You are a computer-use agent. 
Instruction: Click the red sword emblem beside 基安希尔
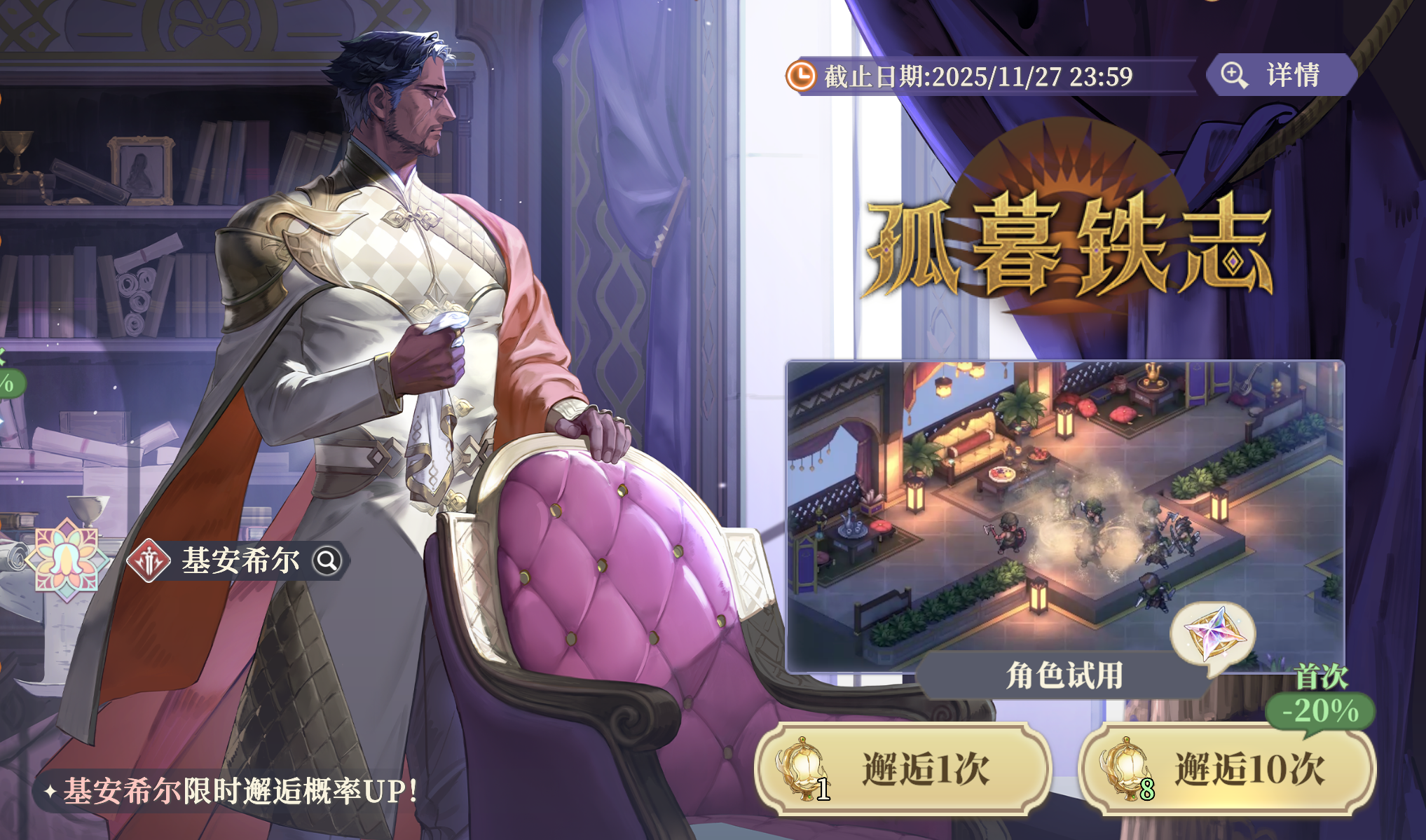click(151, 560)
